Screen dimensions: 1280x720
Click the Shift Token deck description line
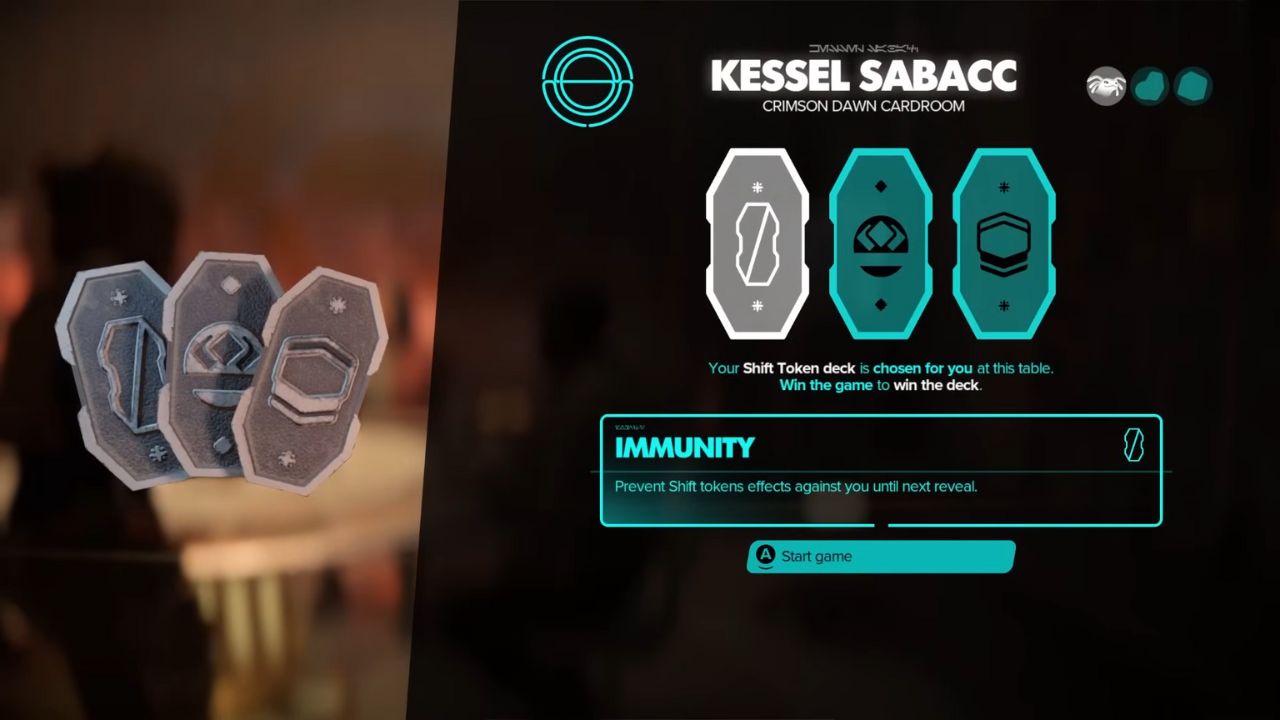pyautogui.click(x=880, y=368)
